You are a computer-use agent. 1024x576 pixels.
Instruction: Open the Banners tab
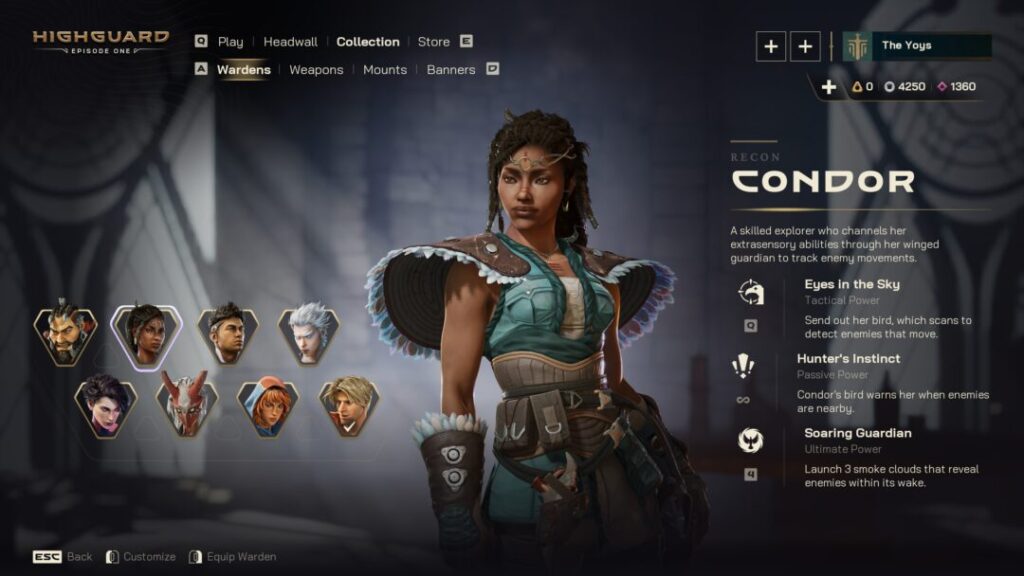tap(451, 70)
